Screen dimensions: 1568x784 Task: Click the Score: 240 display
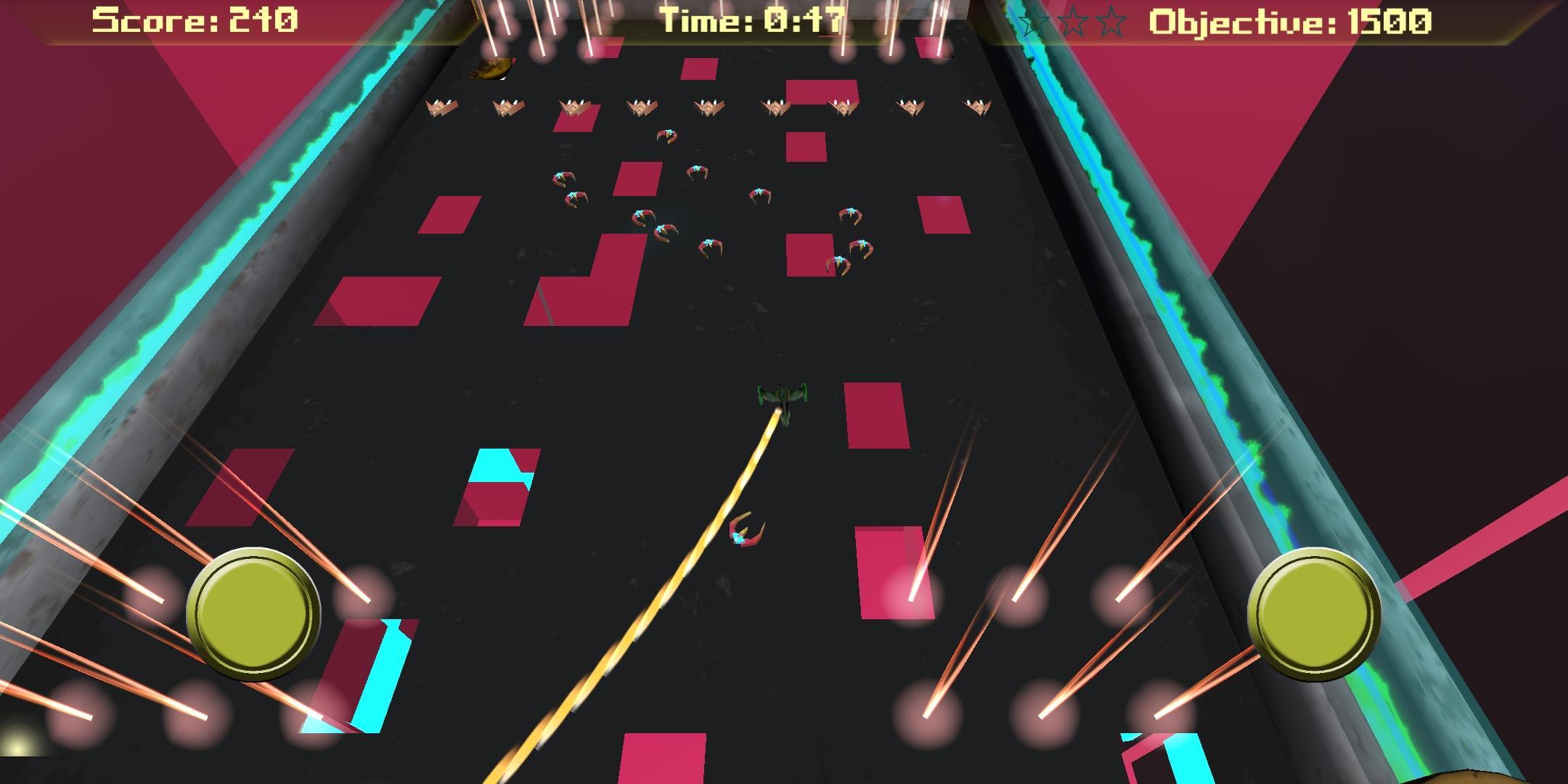point(192,20)
